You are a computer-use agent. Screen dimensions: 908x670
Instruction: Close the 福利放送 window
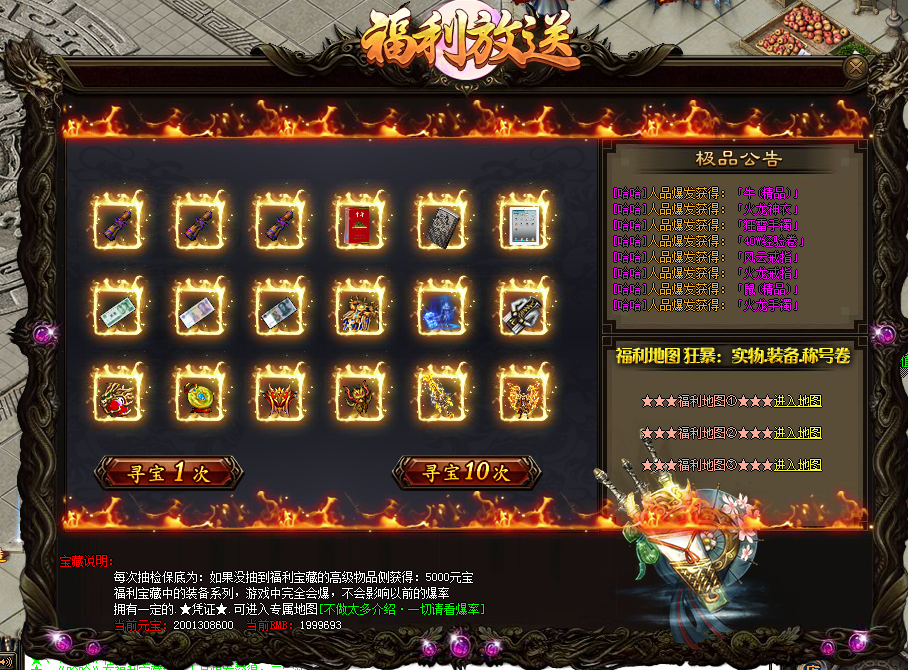[x=856, y=67]
